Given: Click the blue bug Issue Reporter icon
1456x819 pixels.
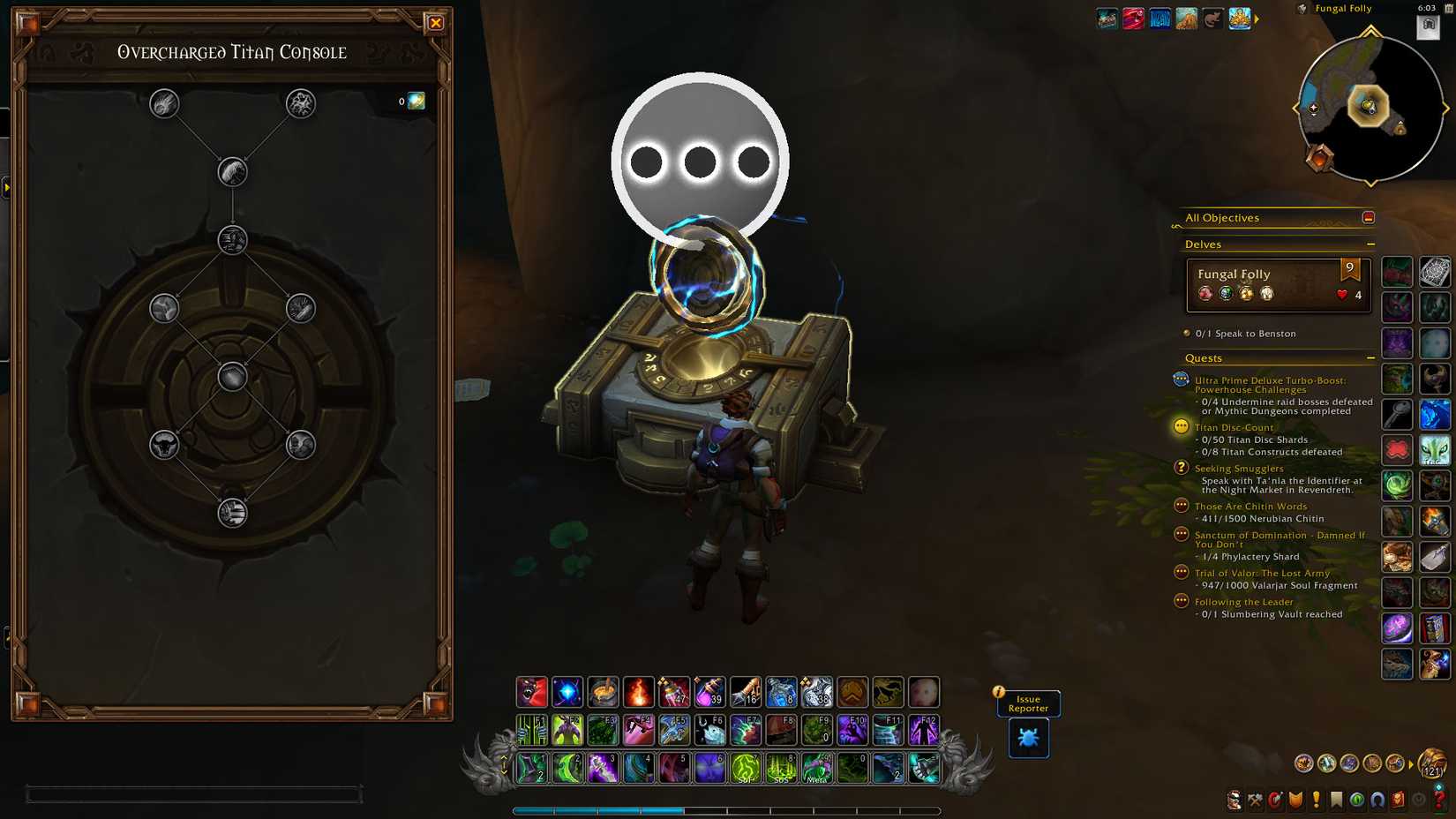Looking at the screenshot, I should (x=1027, y=738).
